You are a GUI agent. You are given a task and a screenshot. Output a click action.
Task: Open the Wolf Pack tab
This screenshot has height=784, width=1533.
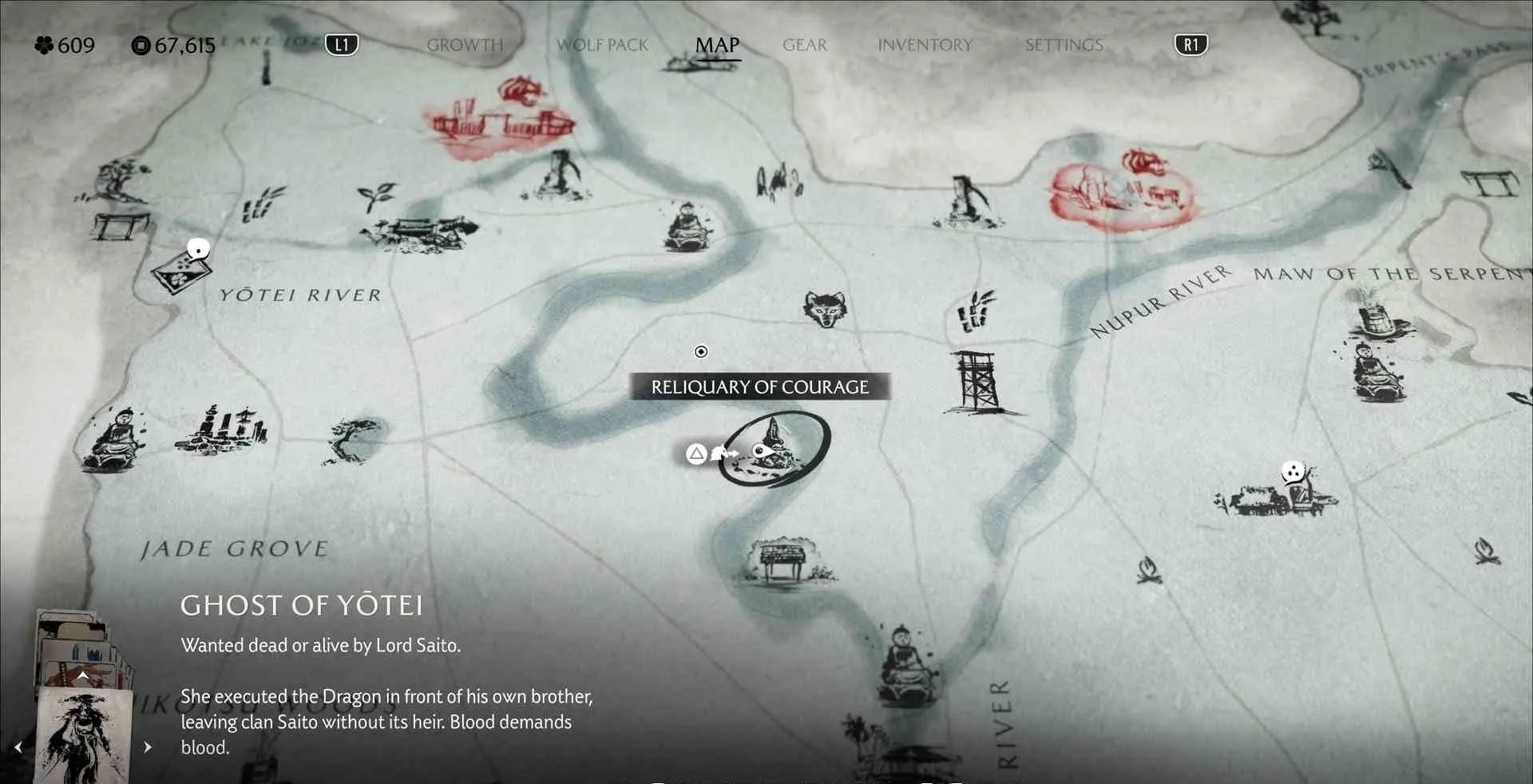[602, 46]
